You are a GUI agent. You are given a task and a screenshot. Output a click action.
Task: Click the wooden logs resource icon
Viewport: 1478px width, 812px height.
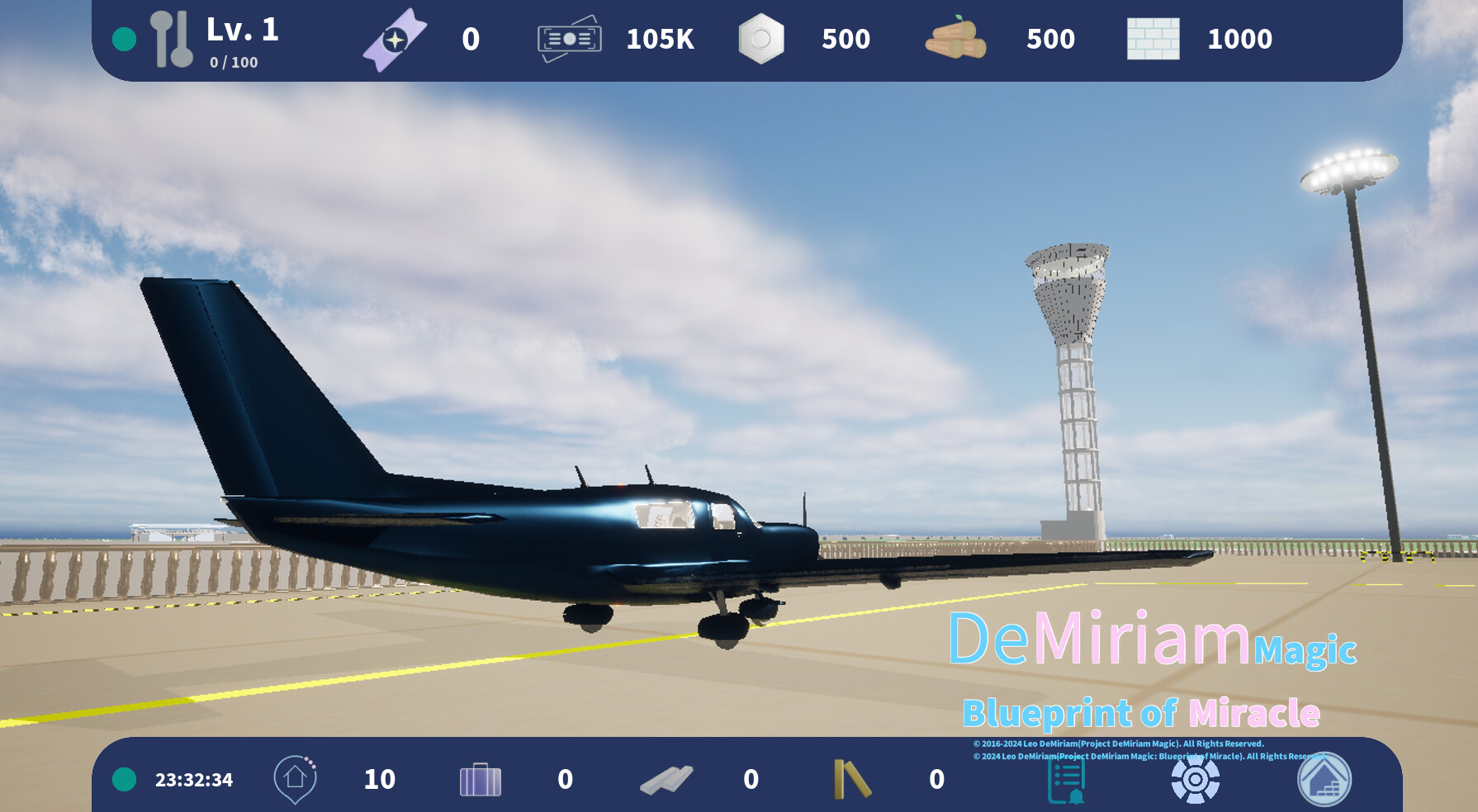pos(955,39)
